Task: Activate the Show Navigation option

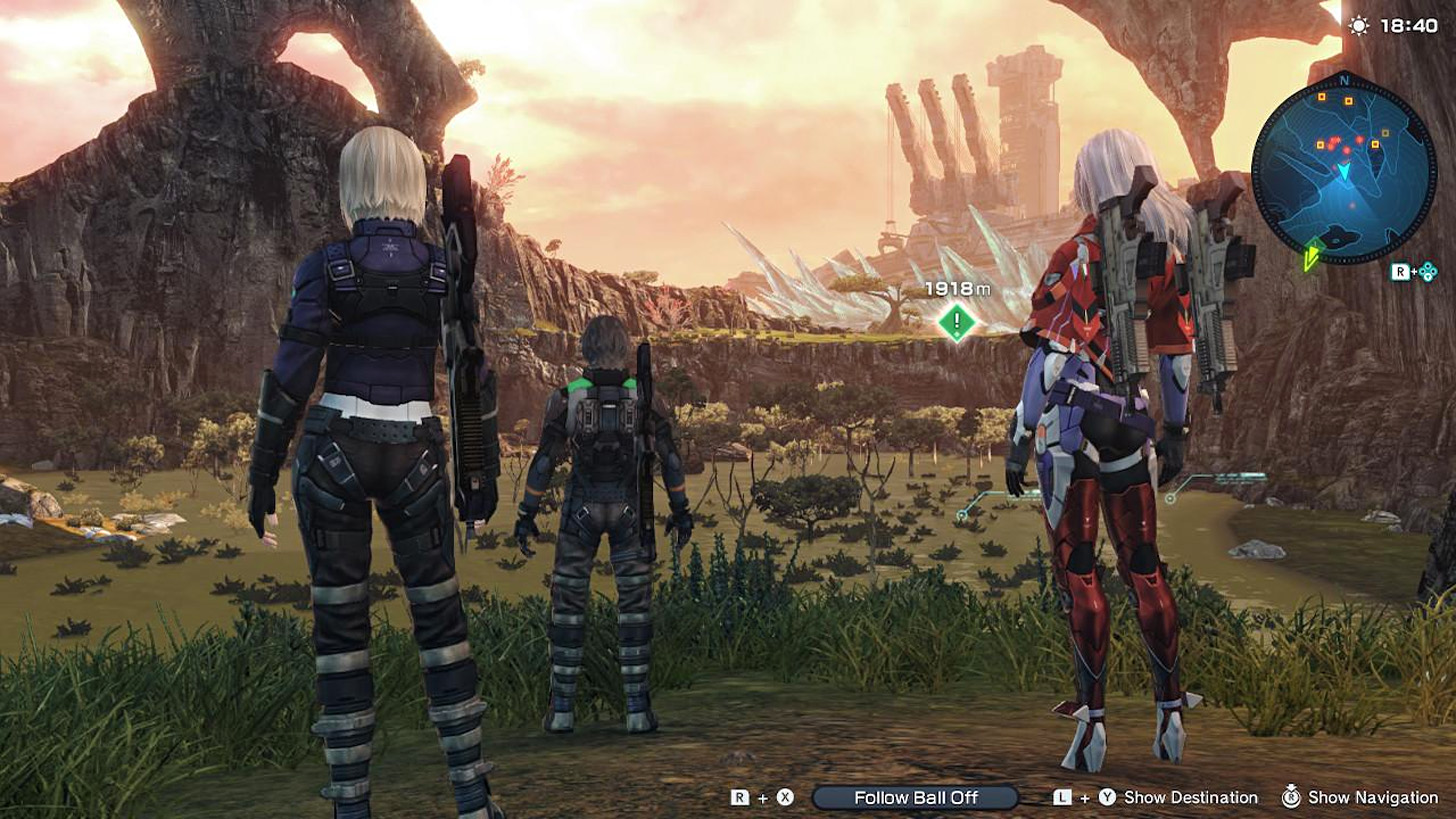Action: 1372,797
